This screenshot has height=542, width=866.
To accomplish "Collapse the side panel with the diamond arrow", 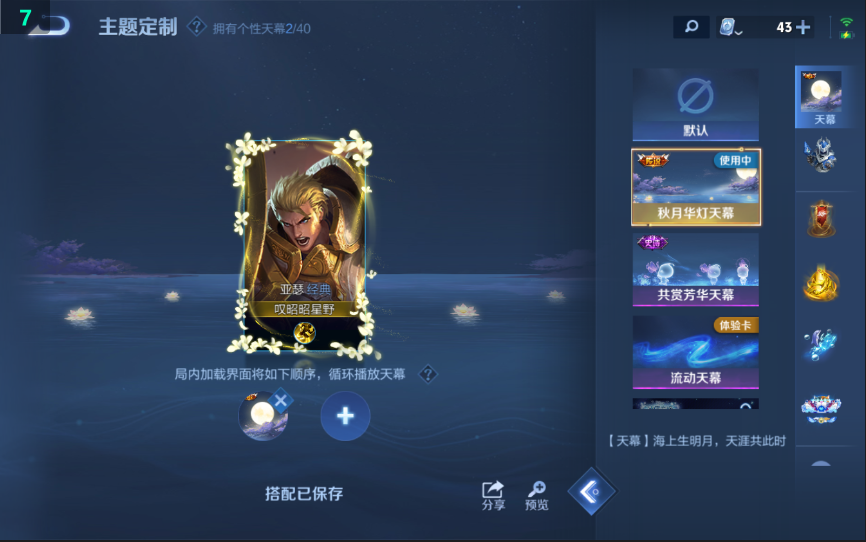I will coord(592,491).
